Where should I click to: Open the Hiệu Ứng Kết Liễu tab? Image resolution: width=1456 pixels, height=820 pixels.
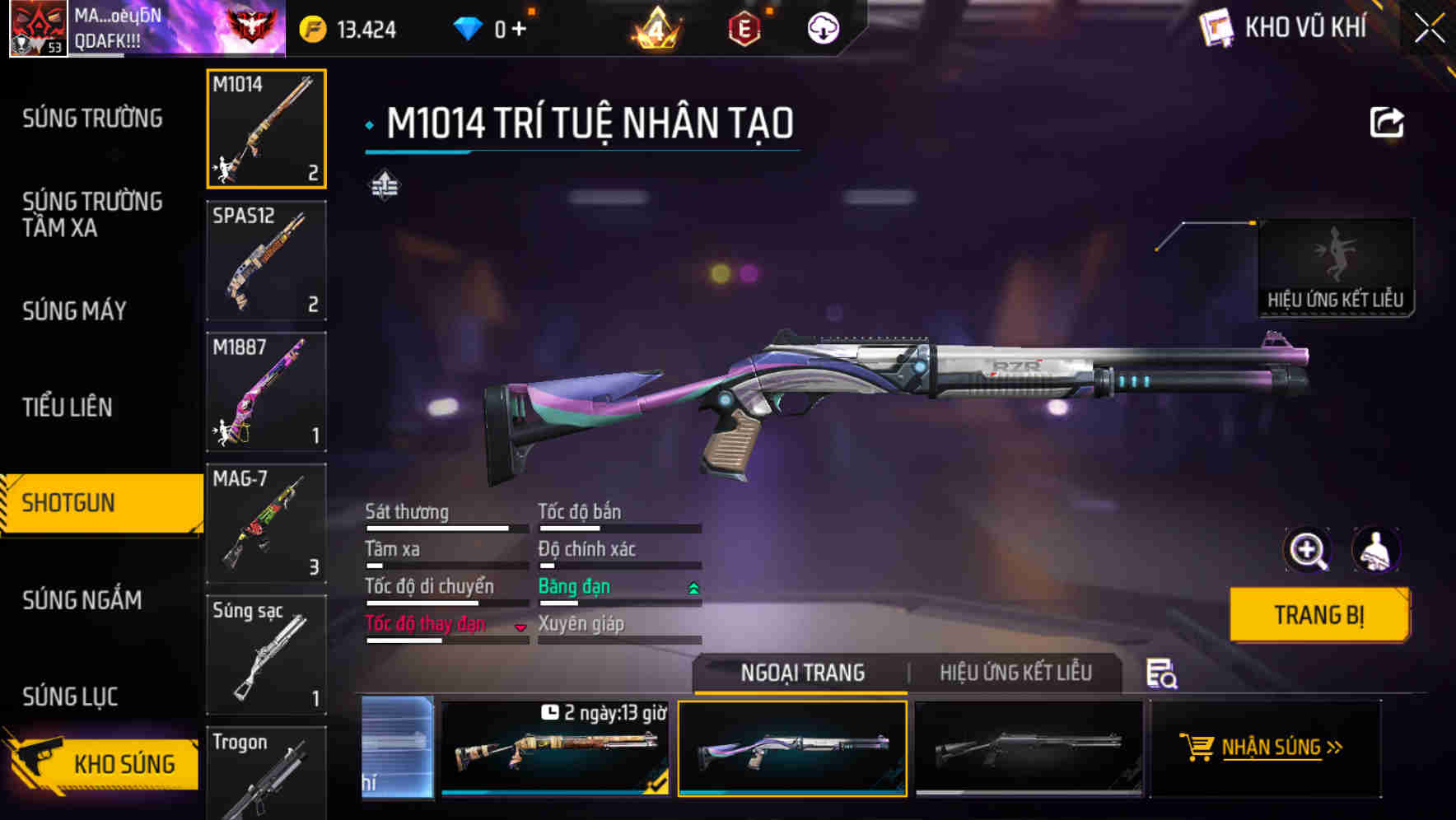click(1018, 673)
